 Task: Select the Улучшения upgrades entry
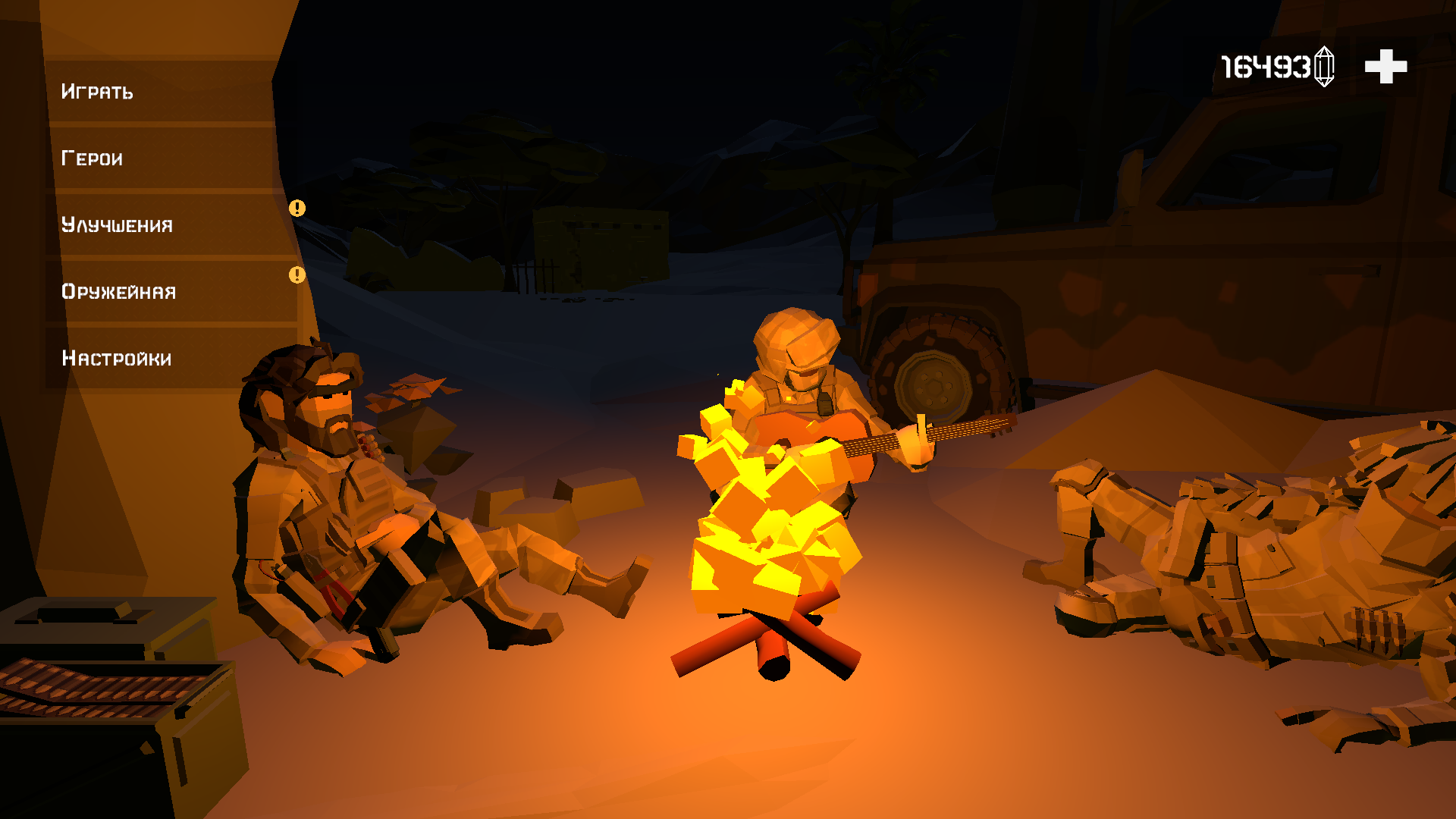point(116,224)
